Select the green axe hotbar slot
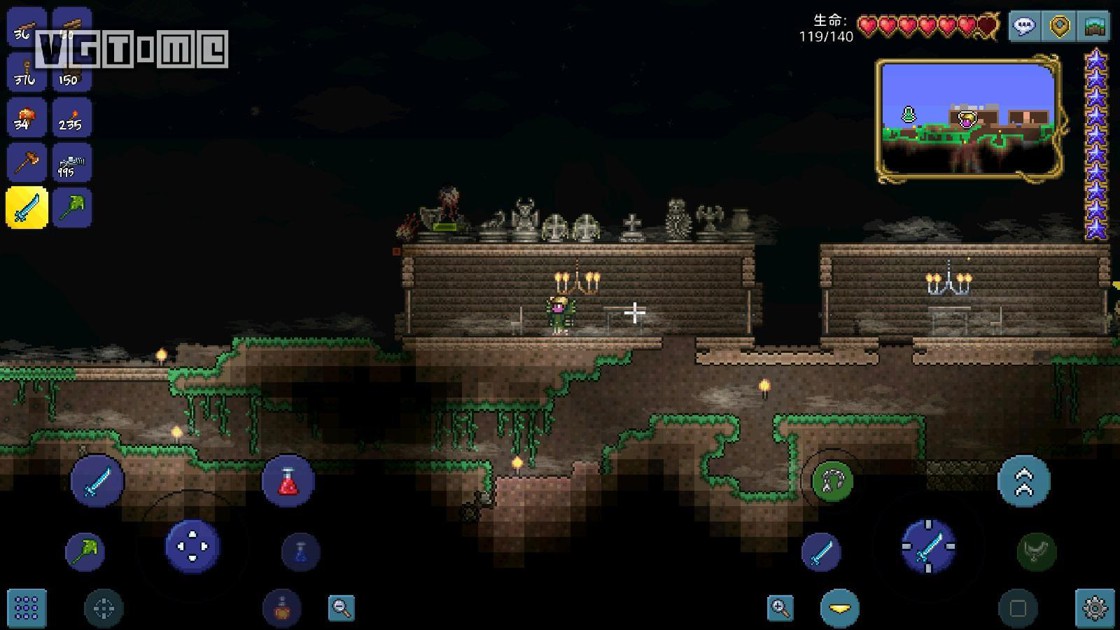 [x=72, y=208]
